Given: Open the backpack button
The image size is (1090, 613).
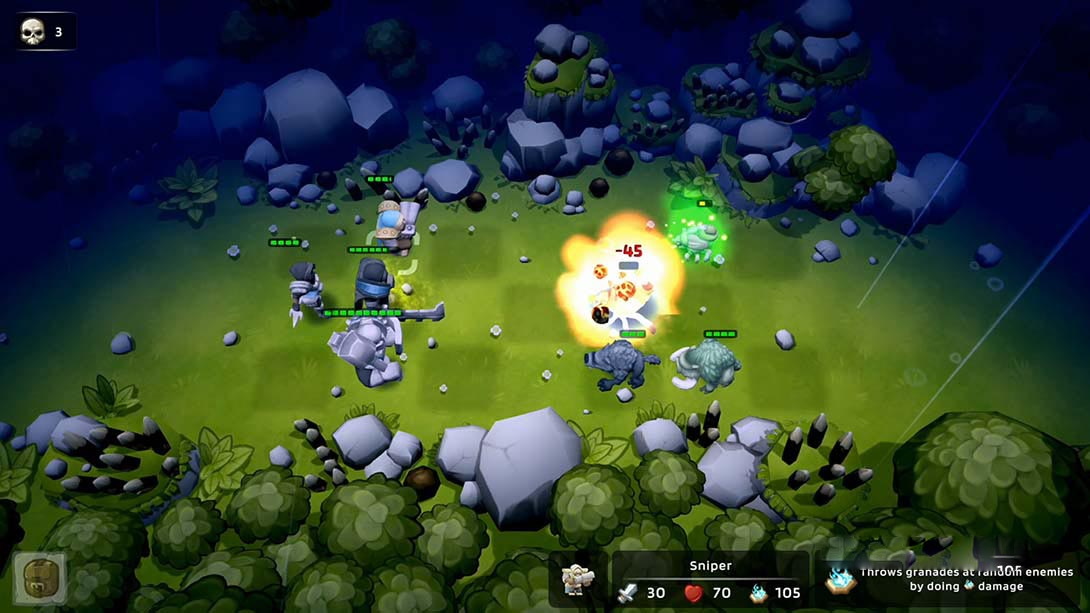Looking at the screenshot, I should point(40,578).
